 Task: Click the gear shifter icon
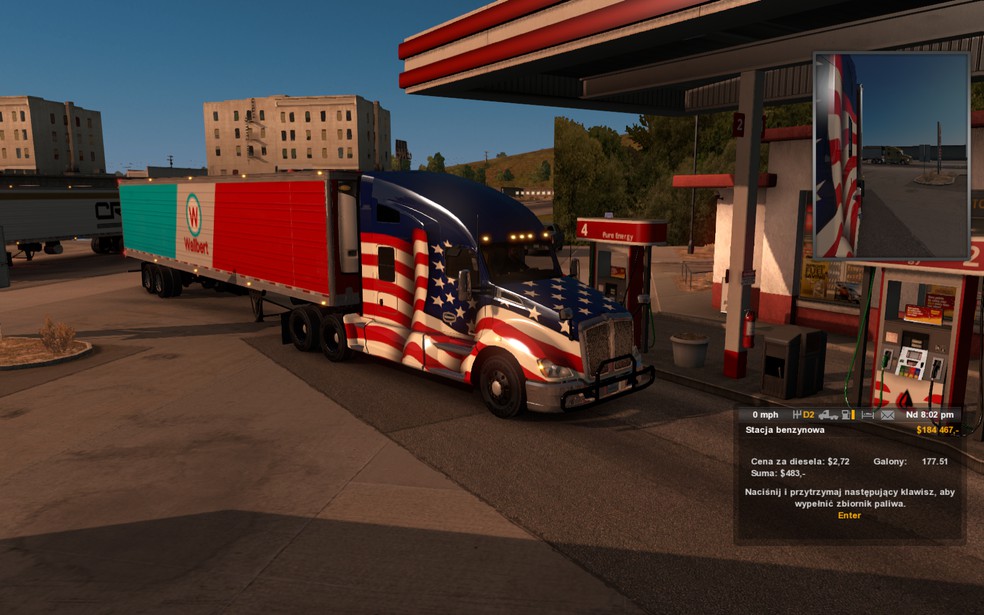797,415
